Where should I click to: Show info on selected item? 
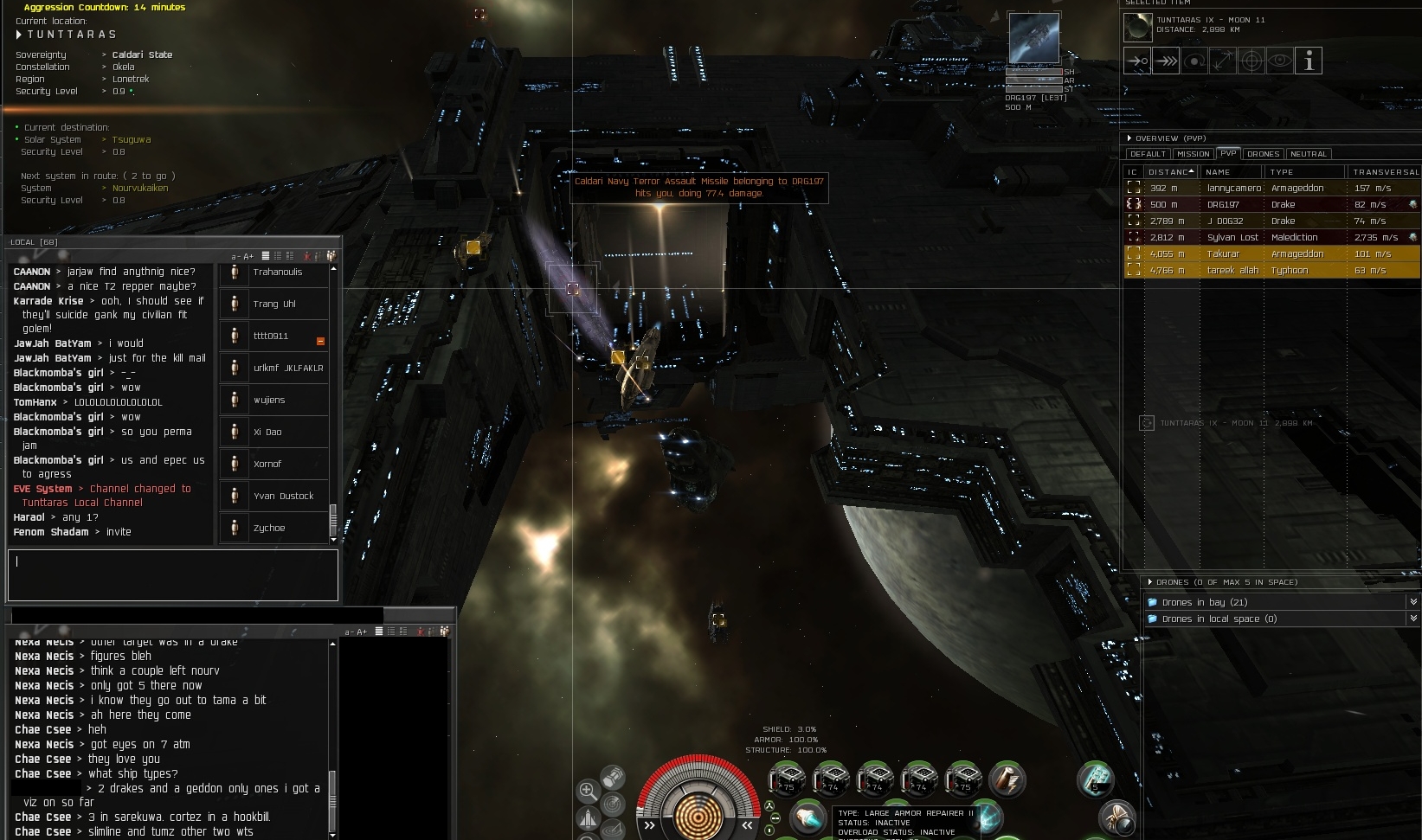pyautogui.click(x=1309, y=61)
